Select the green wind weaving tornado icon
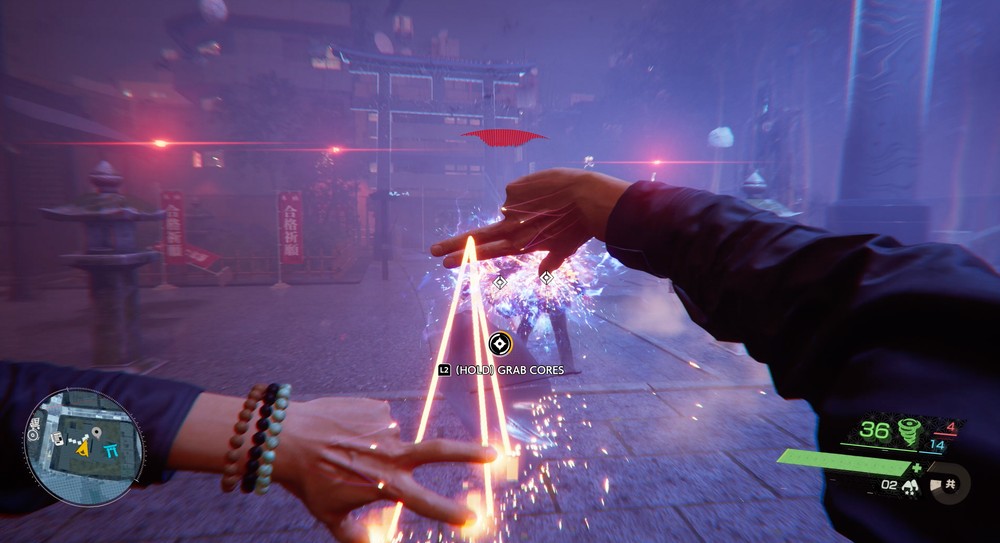This screenshot has height=543, width=1000. coord(910,432)
